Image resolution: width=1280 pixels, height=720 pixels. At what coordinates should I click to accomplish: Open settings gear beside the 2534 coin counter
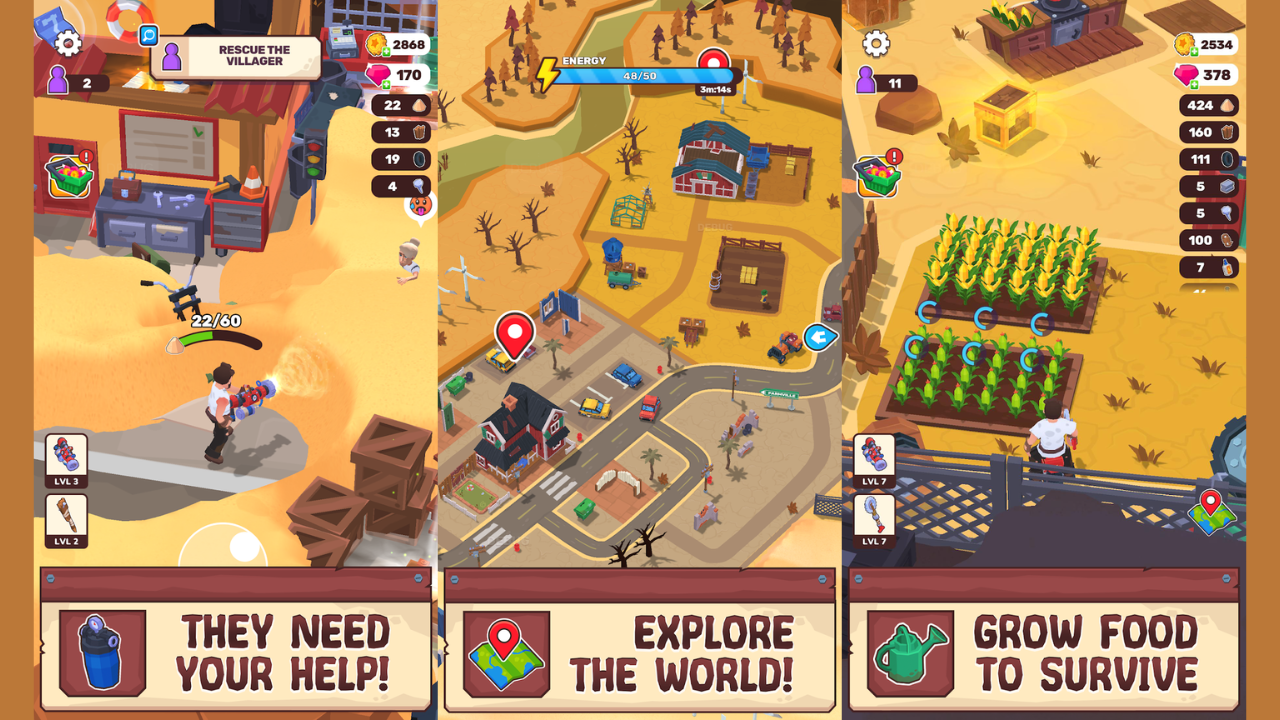(x=876, y=43)
